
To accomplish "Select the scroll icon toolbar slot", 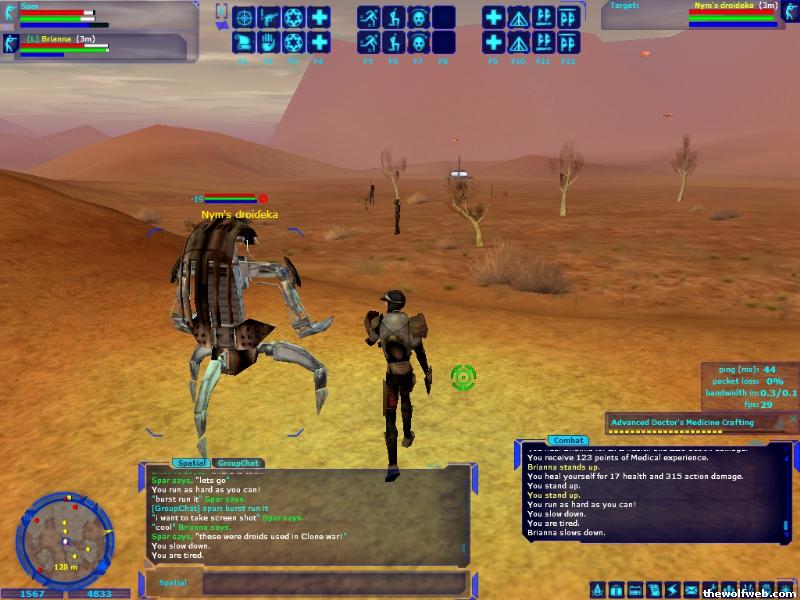I will pyautogui.click(x=243, y=43).
